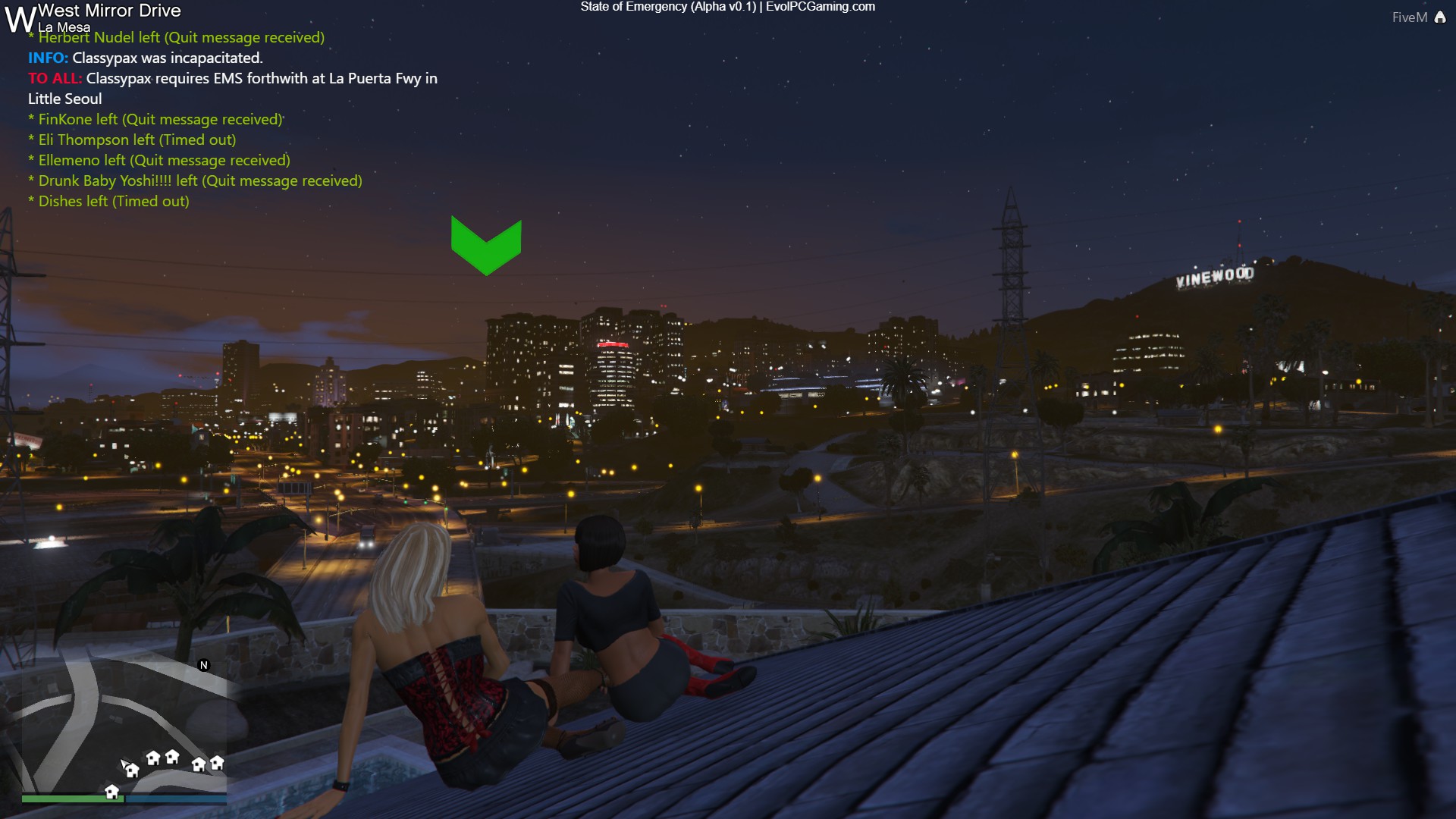The image size is (1456, 819).
Task: Click the 'Drunk Baby Yoshi!!!! left' chat entry
Action: [x=195, y=180]
